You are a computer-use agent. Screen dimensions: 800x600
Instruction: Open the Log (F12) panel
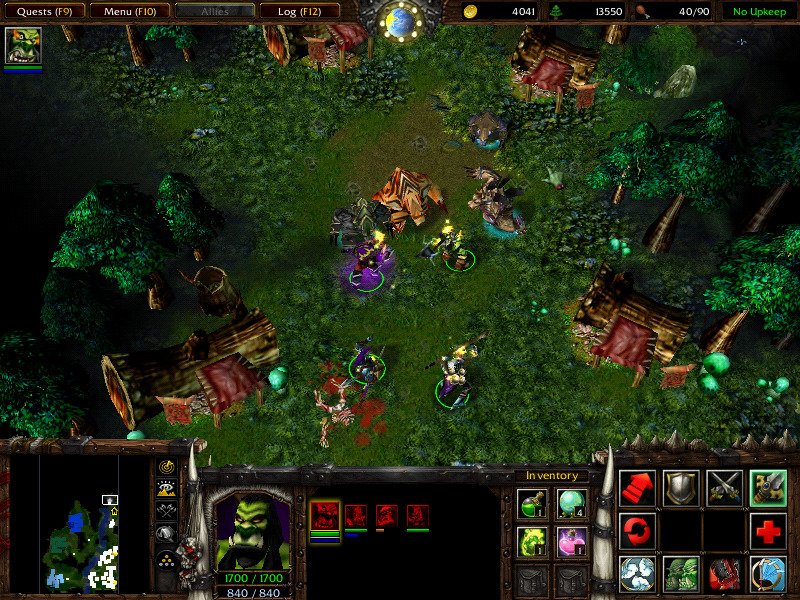(x=299, y=12)
